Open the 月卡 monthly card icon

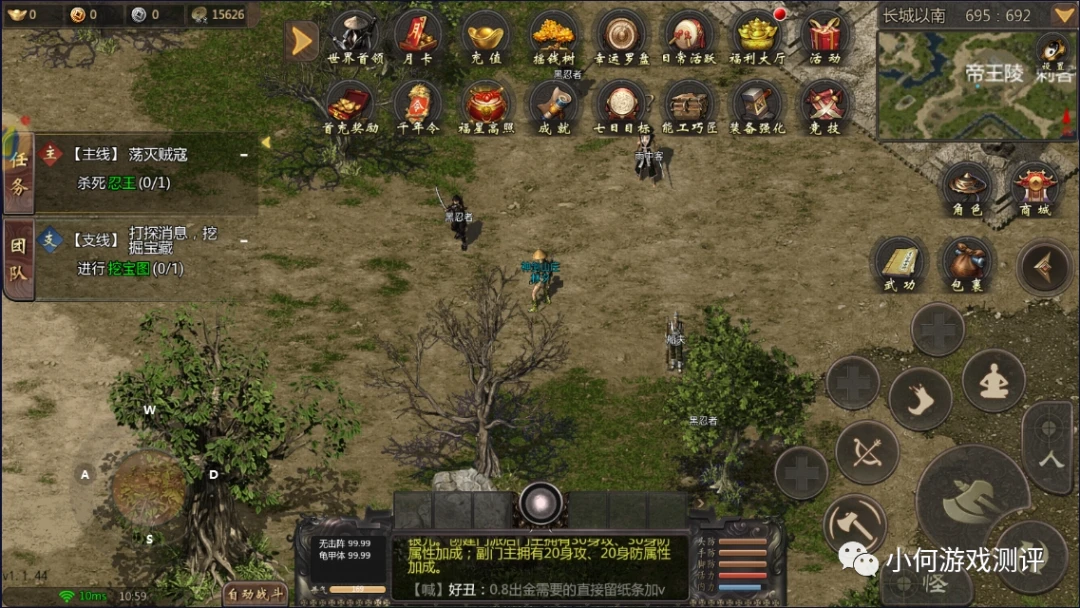tap(416, 36)
